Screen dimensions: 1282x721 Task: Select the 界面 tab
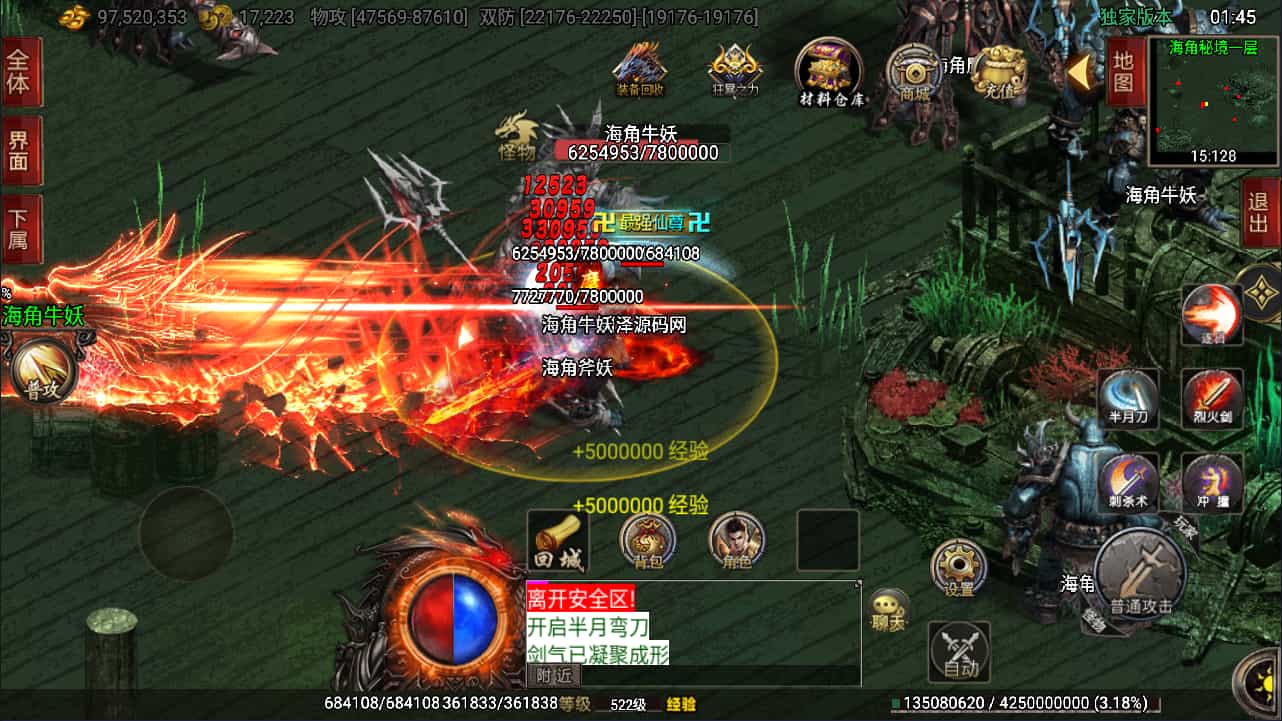click(20, 150)
